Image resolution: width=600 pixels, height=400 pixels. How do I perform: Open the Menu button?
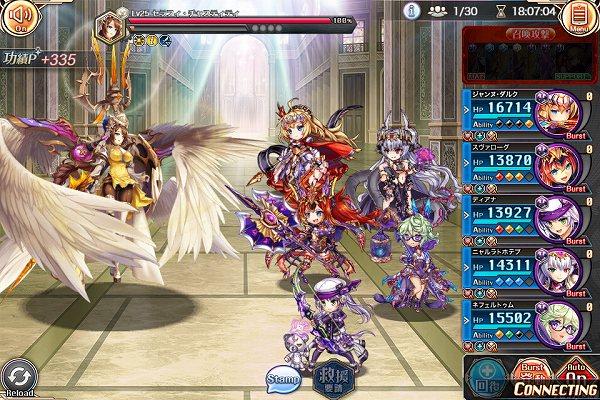576,17
